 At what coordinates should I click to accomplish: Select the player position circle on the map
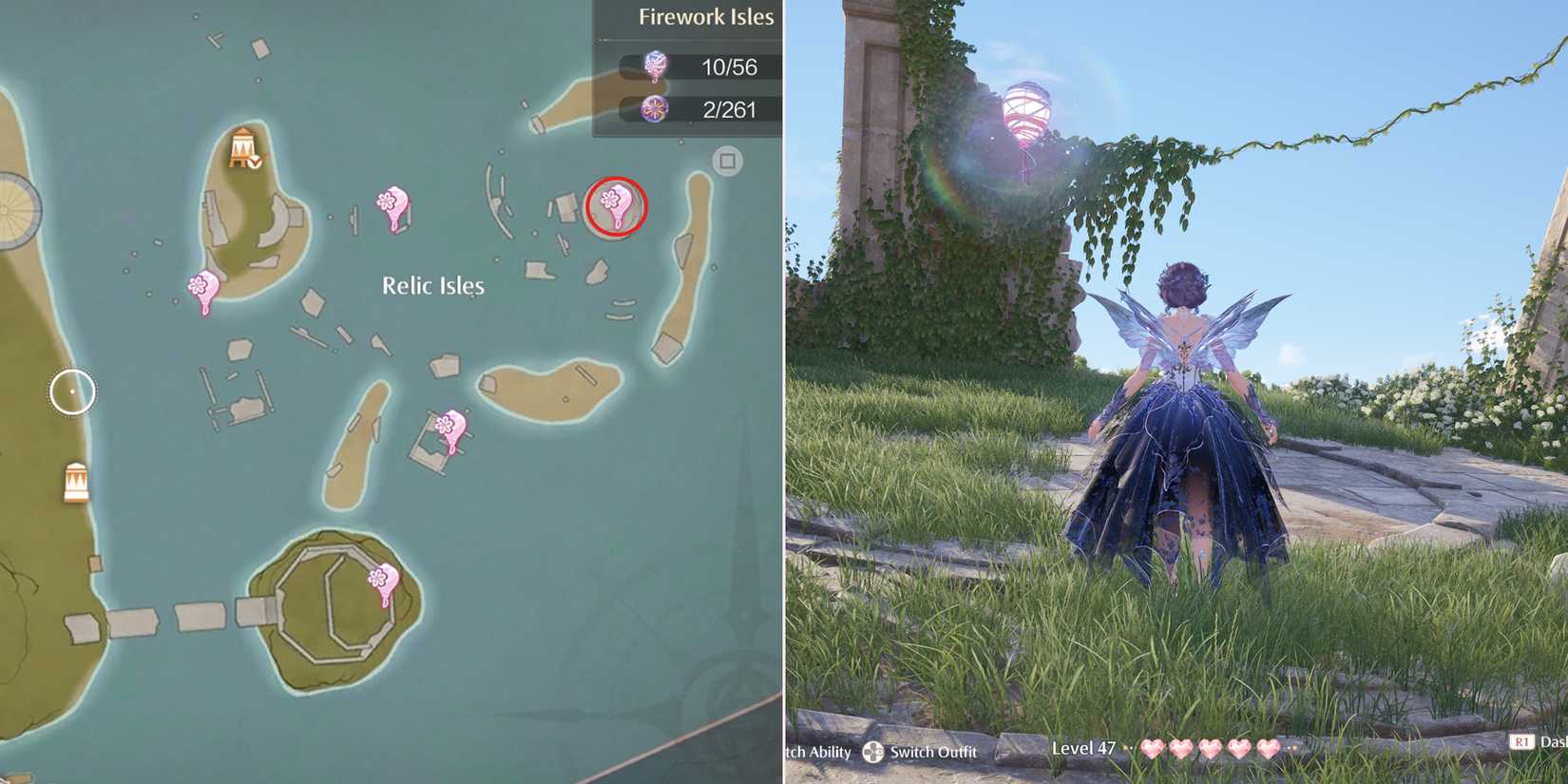(x=70, y=390)
